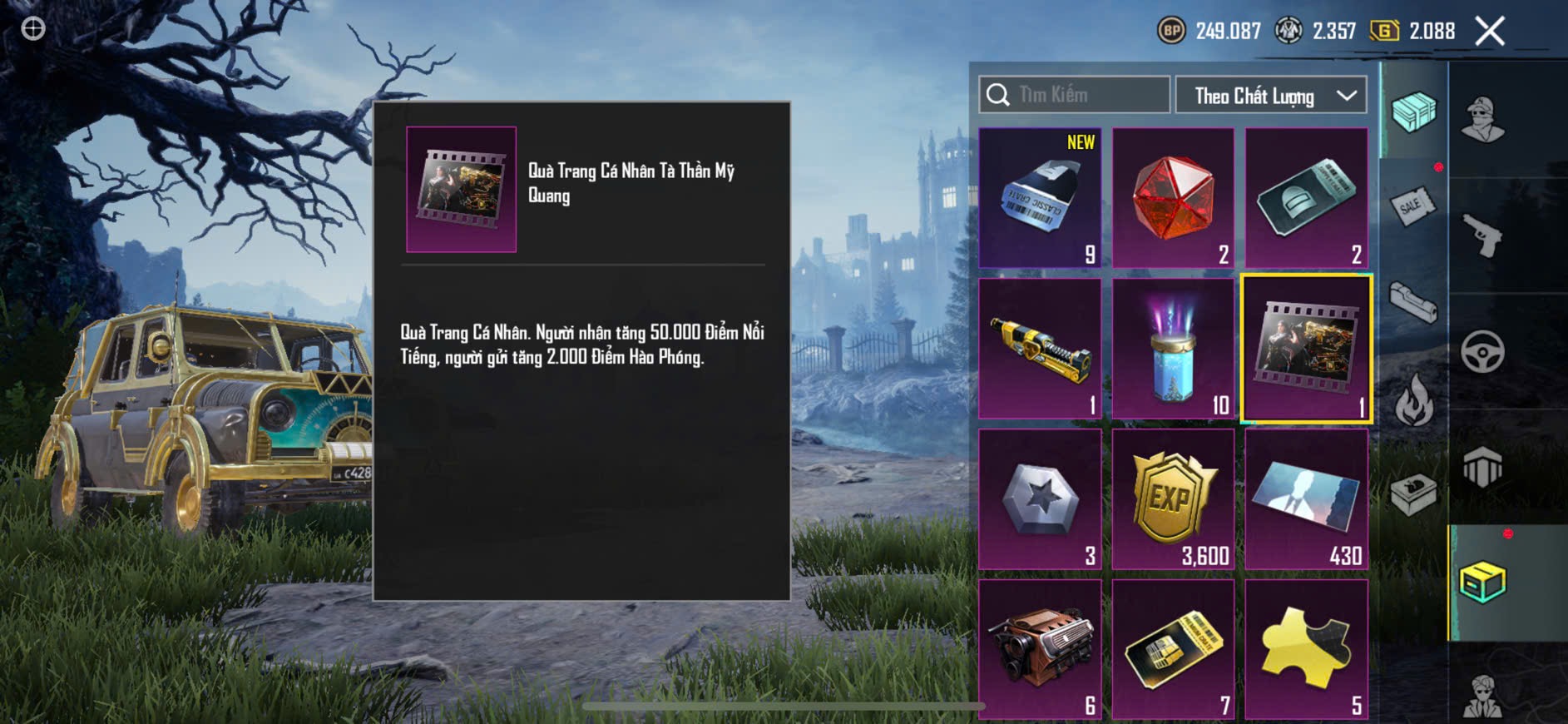Switch to the teal crate tab
The width and height of the screenshot is (1568, 724).
1413,112
